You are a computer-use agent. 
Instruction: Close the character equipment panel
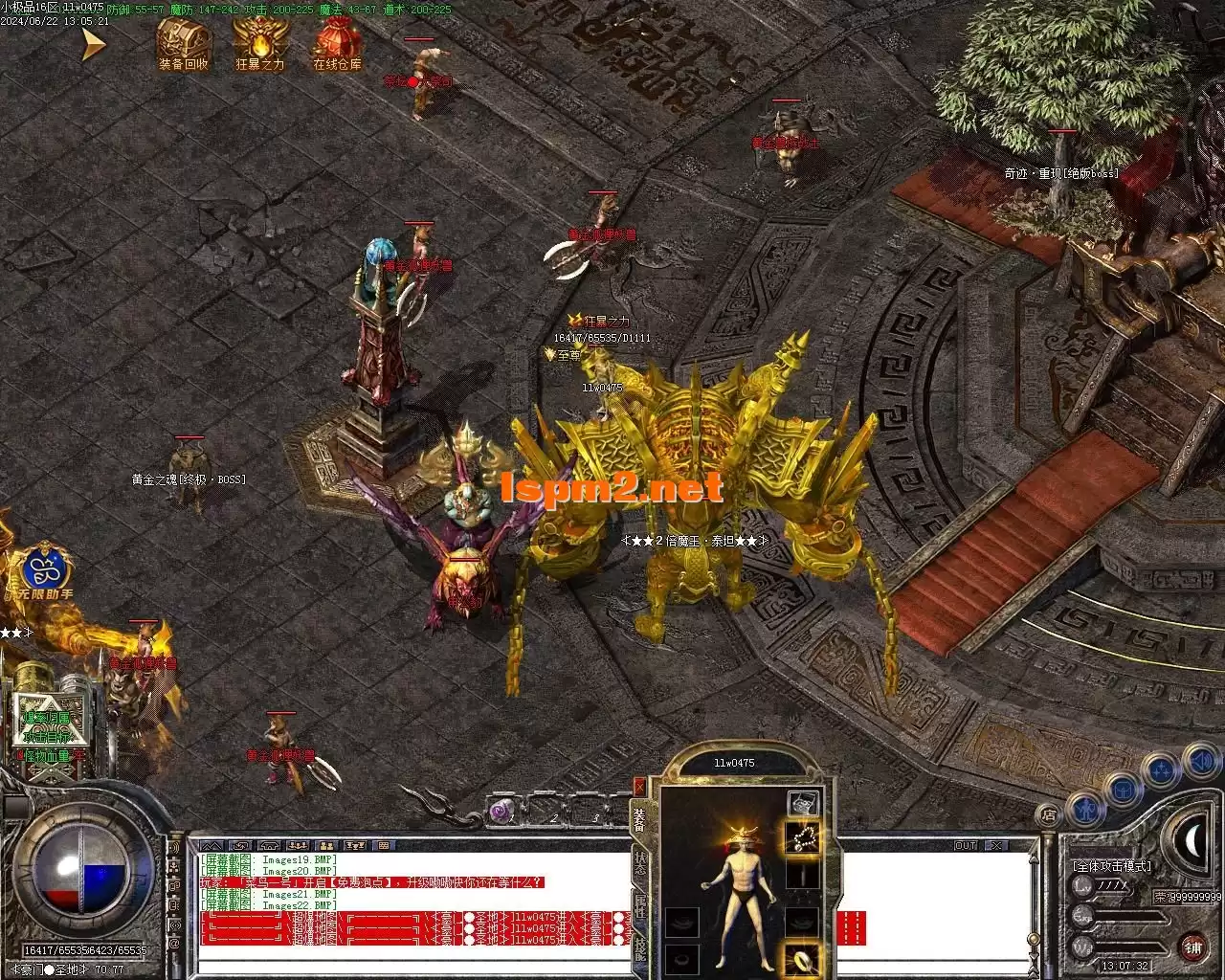(639, 787)
